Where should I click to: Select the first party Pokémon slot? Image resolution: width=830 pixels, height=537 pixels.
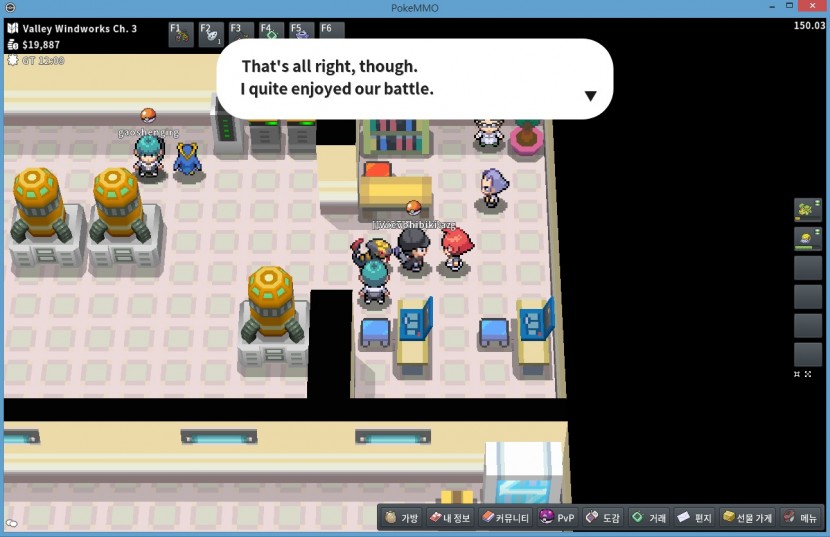pos(807,210)
